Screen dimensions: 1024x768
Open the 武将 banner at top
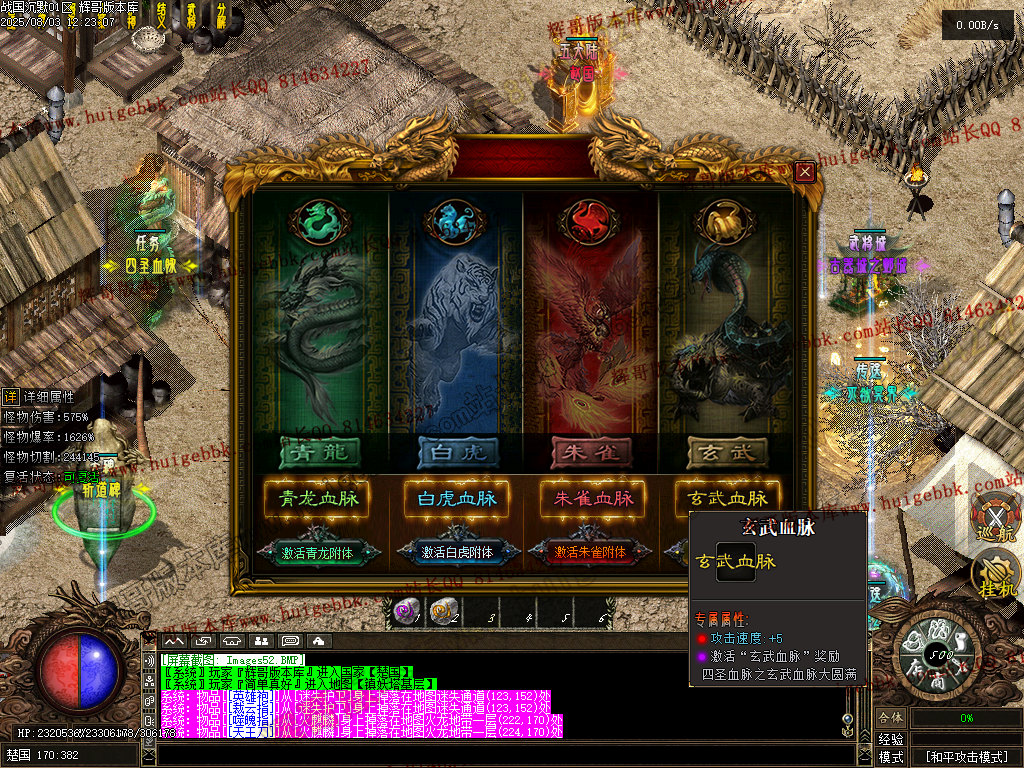pyautogui.click(x=191, y=15)
